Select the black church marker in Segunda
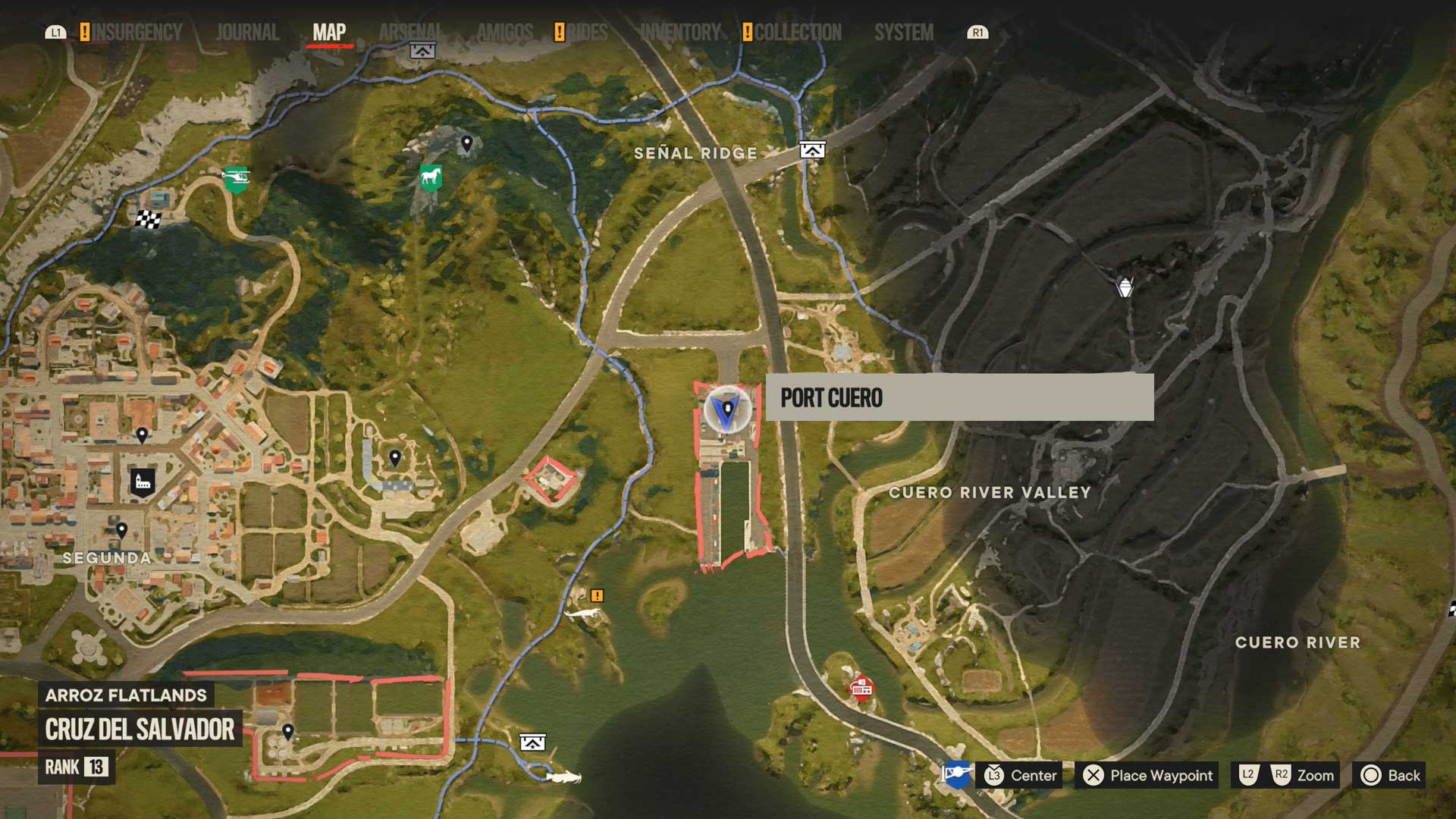The width and height of the screenshot is (1456, 819). pos(143,482)
